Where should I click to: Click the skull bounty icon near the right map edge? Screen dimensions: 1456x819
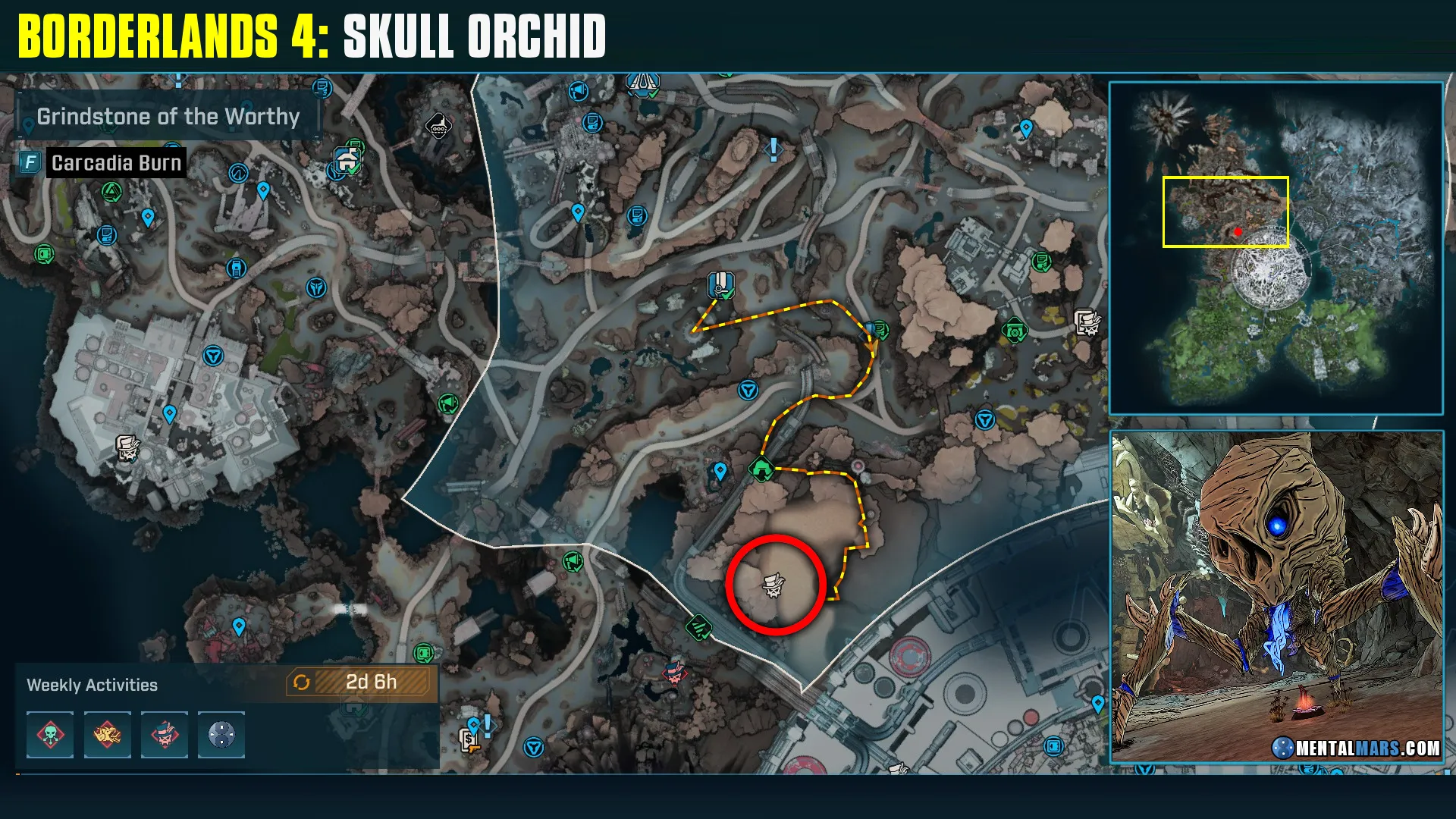point(1088,322)
